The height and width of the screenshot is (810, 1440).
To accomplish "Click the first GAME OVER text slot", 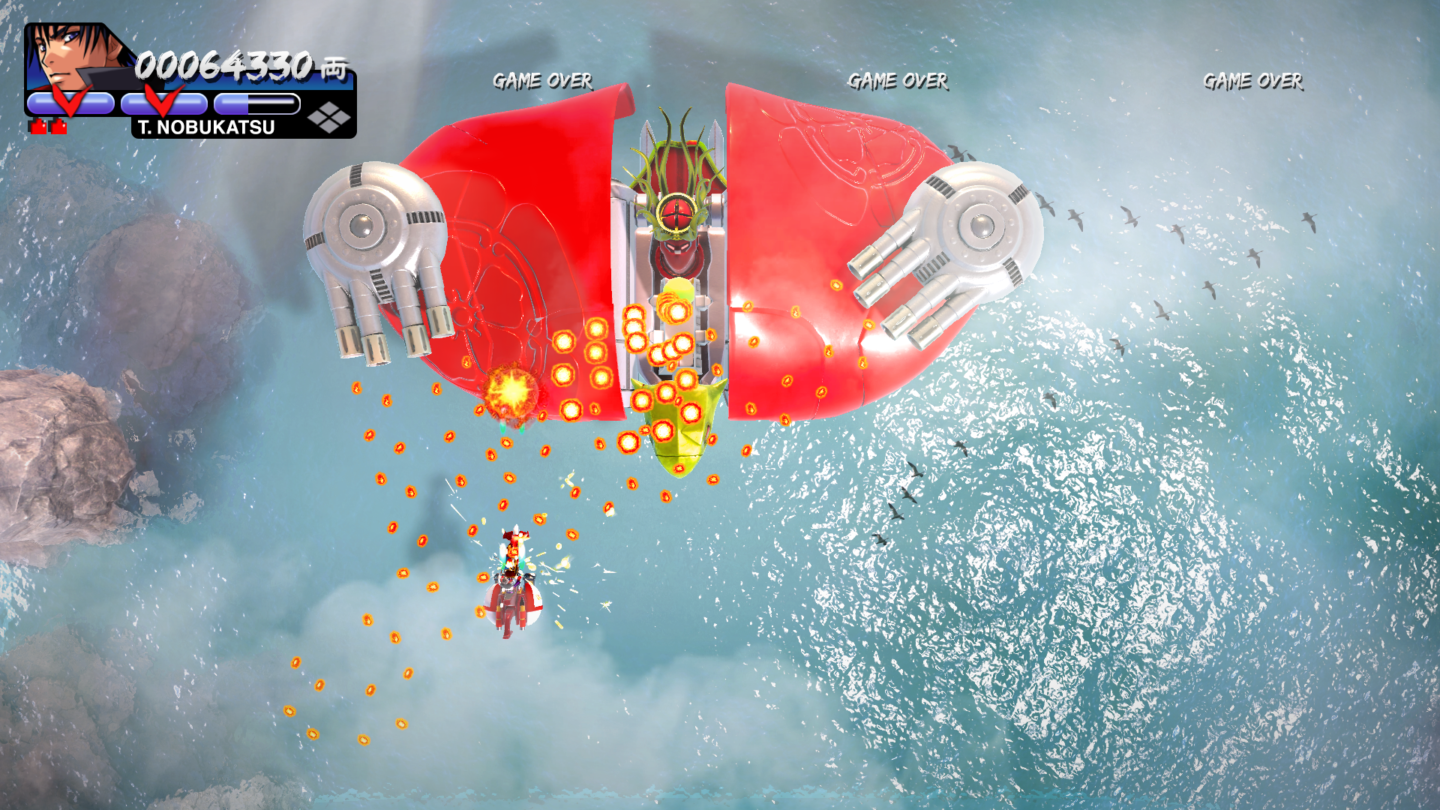I will click(x=543, y=81).
